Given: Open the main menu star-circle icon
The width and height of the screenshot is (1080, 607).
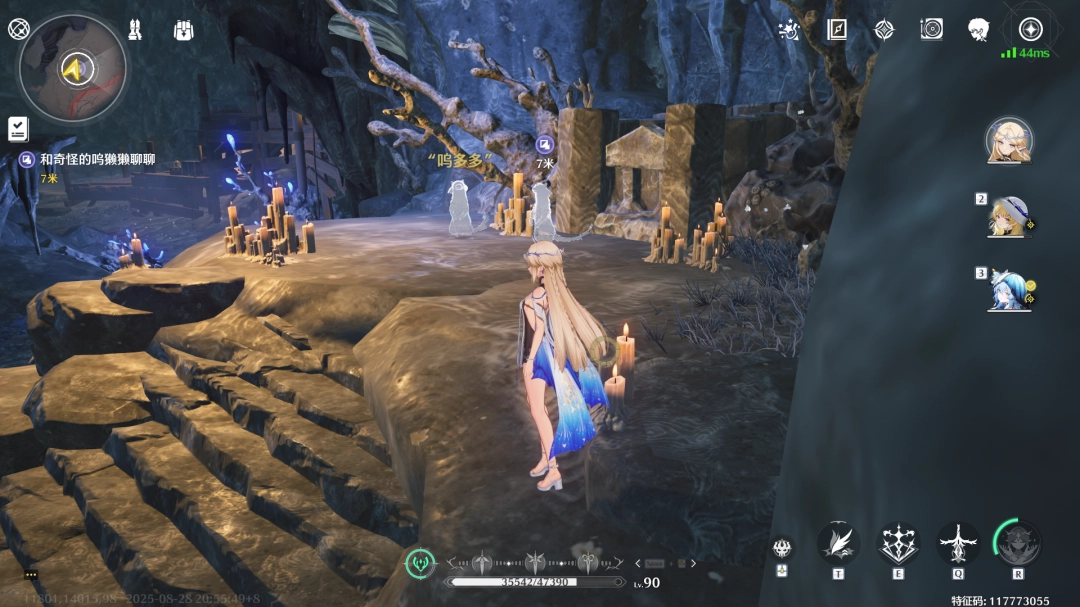Looking at the screenshot, I should [x=1030, y=29].
